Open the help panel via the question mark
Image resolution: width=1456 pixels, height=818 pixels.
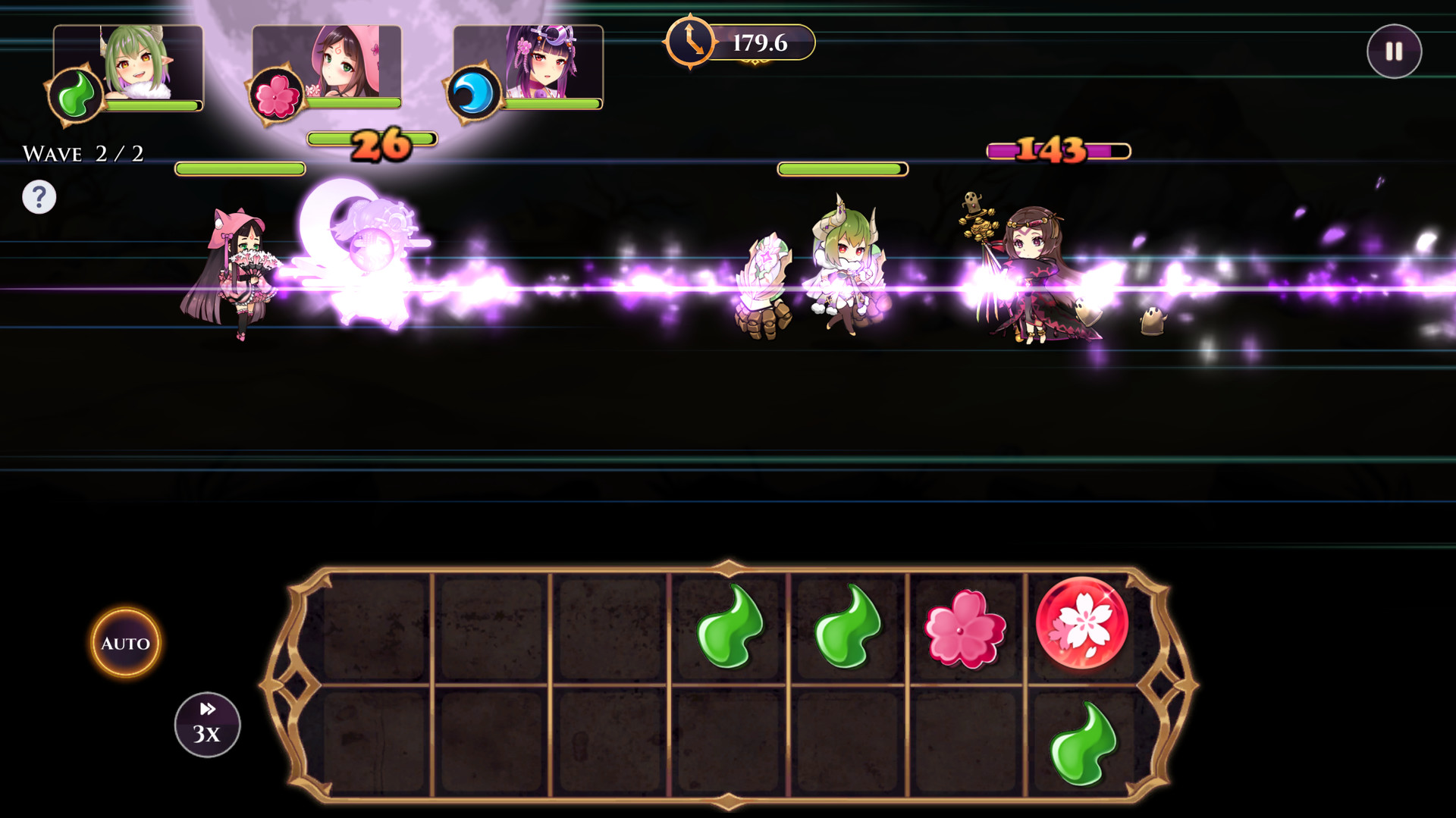[x=39, y=196]
